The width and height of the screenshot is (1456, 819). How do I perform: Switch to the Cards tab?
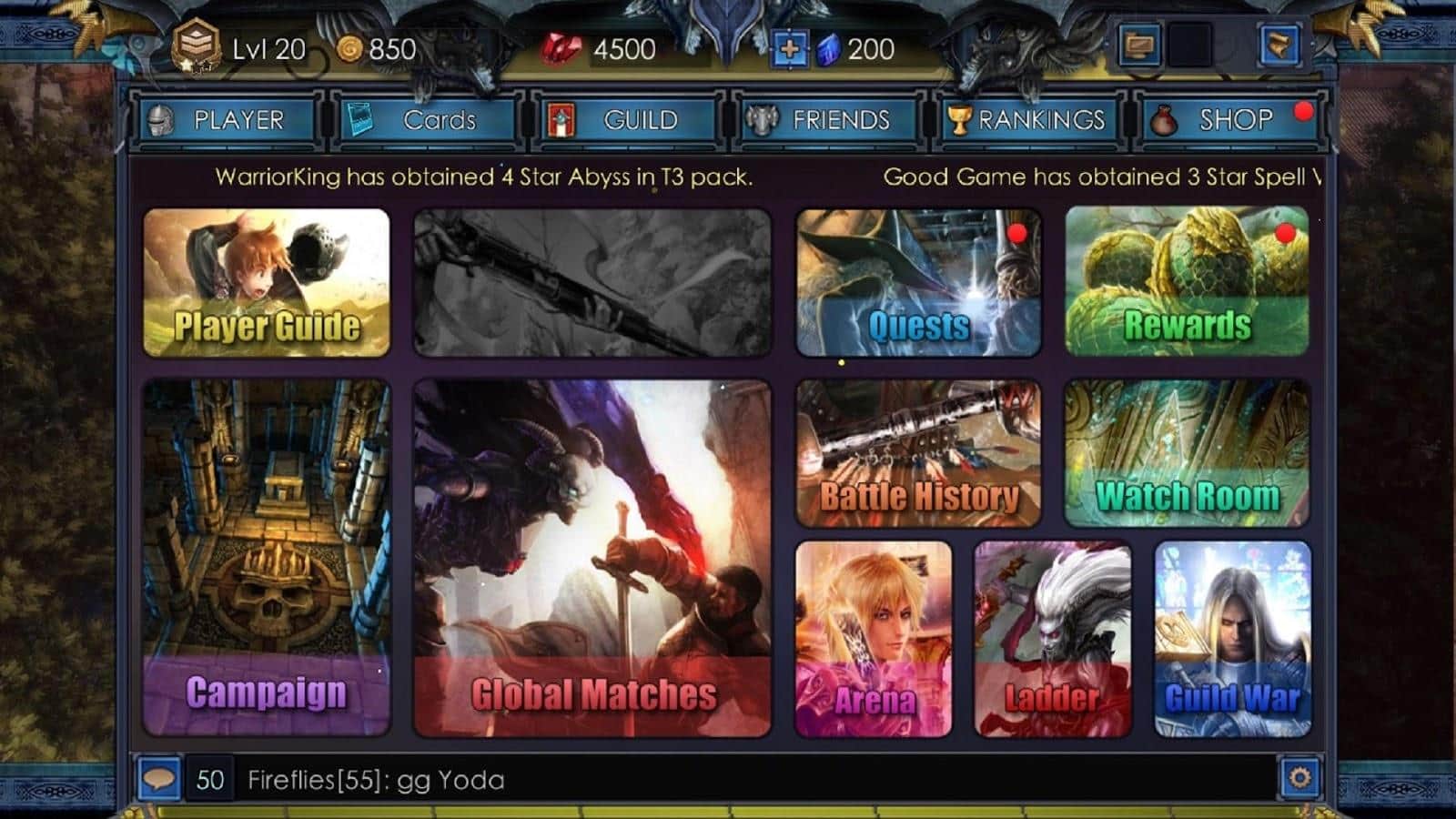(428, 119)
